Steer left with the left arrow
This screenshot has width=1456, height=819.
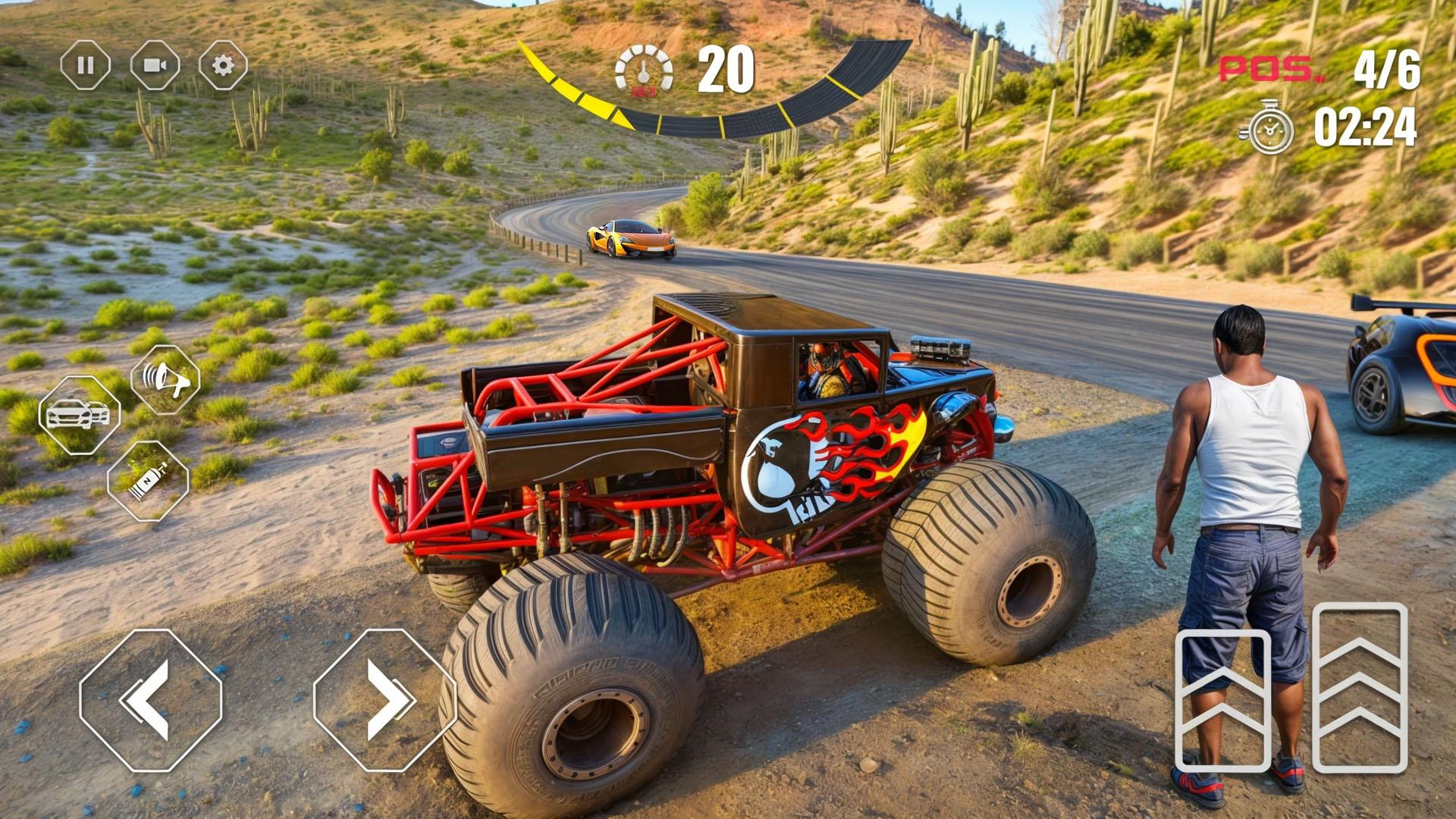pos(150,700)
